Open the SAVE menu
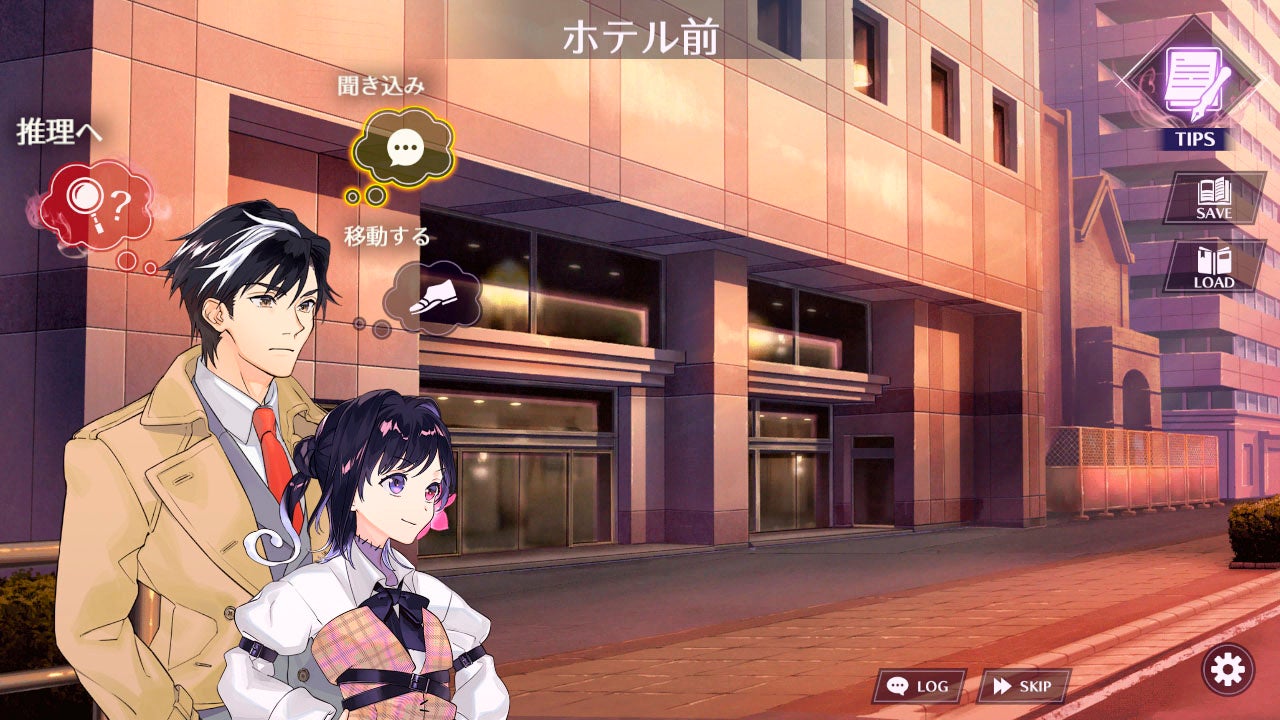Screen dimensions: 1280x720 click(1214, 198)
